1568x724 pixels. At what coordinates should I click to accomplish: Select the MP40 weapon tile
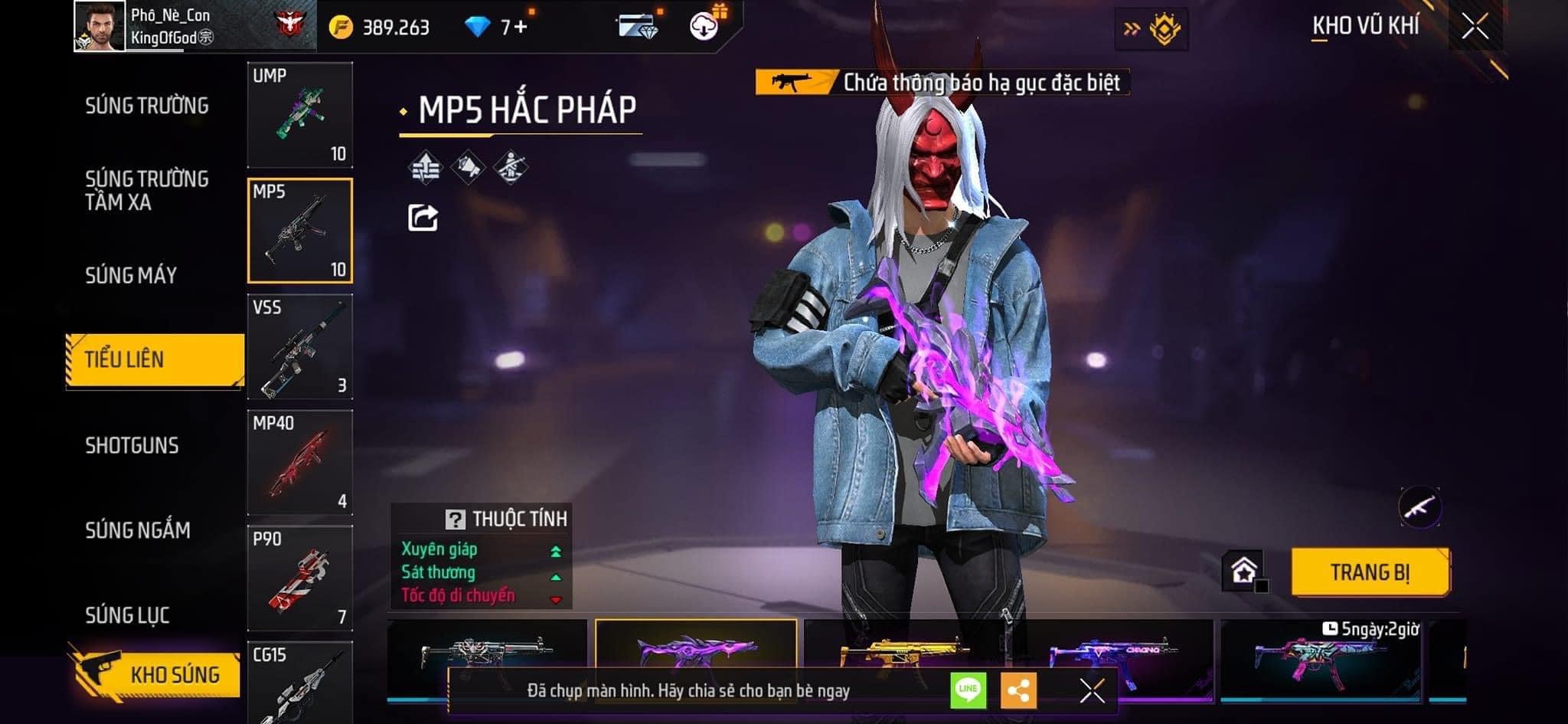coord(300,463)
